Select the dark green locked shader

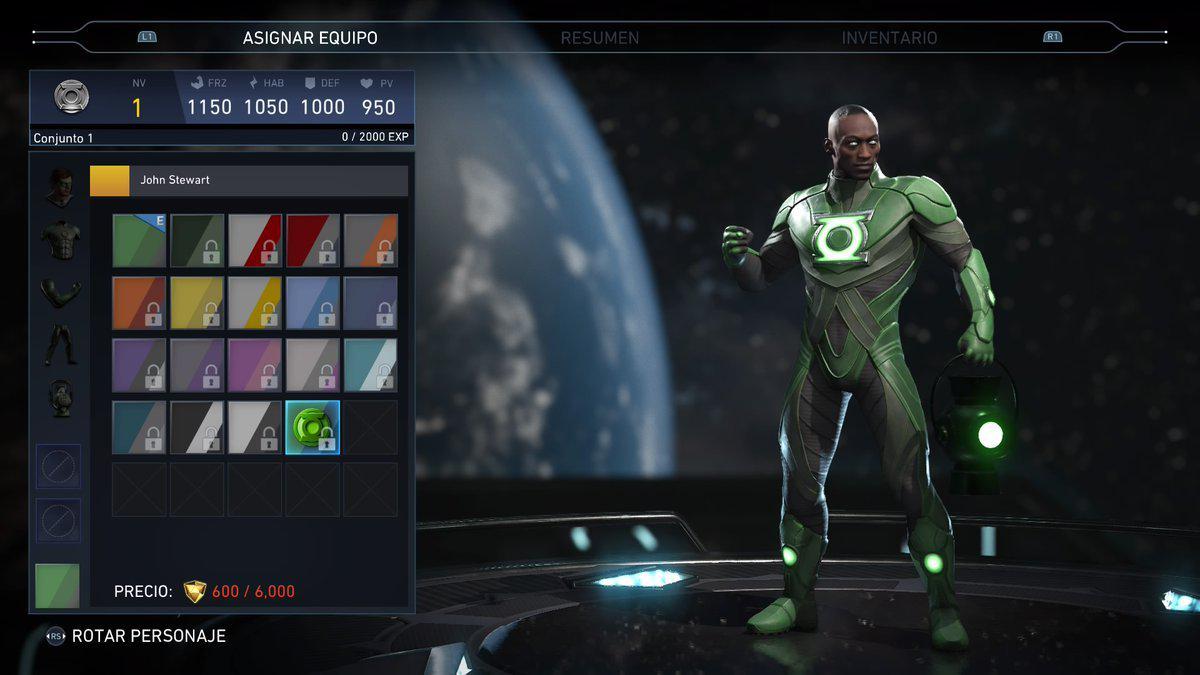point(197,241)
